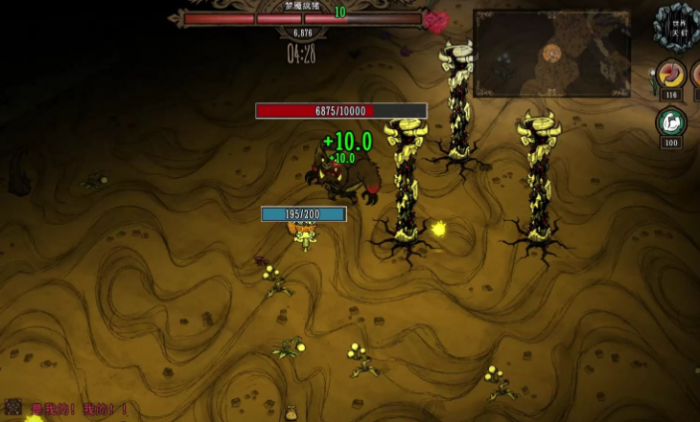The height and width of the screenshot is (422, 700).
Task: Open the minimap in the top-right corner
Action: 551,53
